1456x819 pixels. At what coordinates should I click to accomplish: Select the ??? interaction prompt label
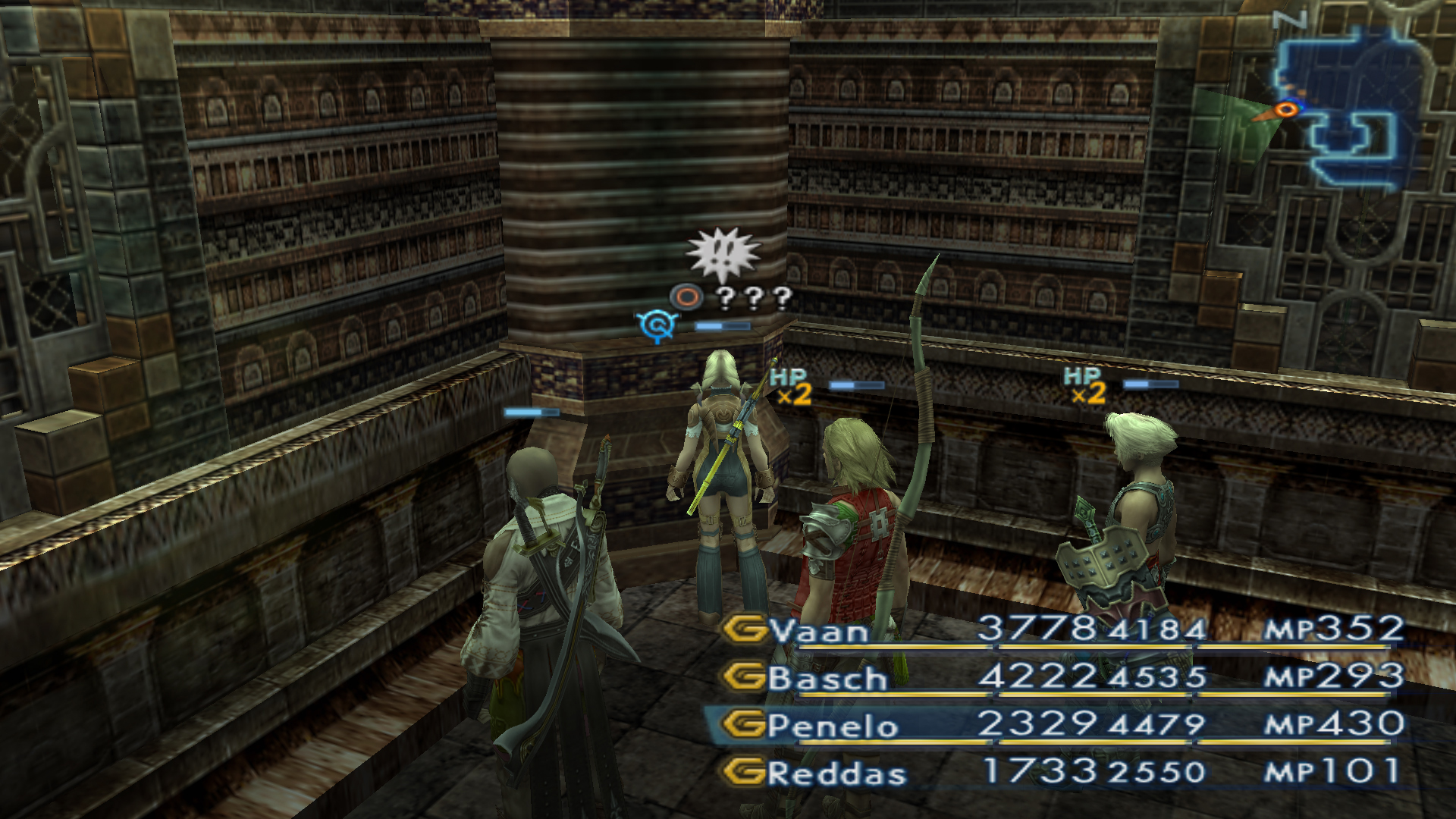tap(753, 298)
